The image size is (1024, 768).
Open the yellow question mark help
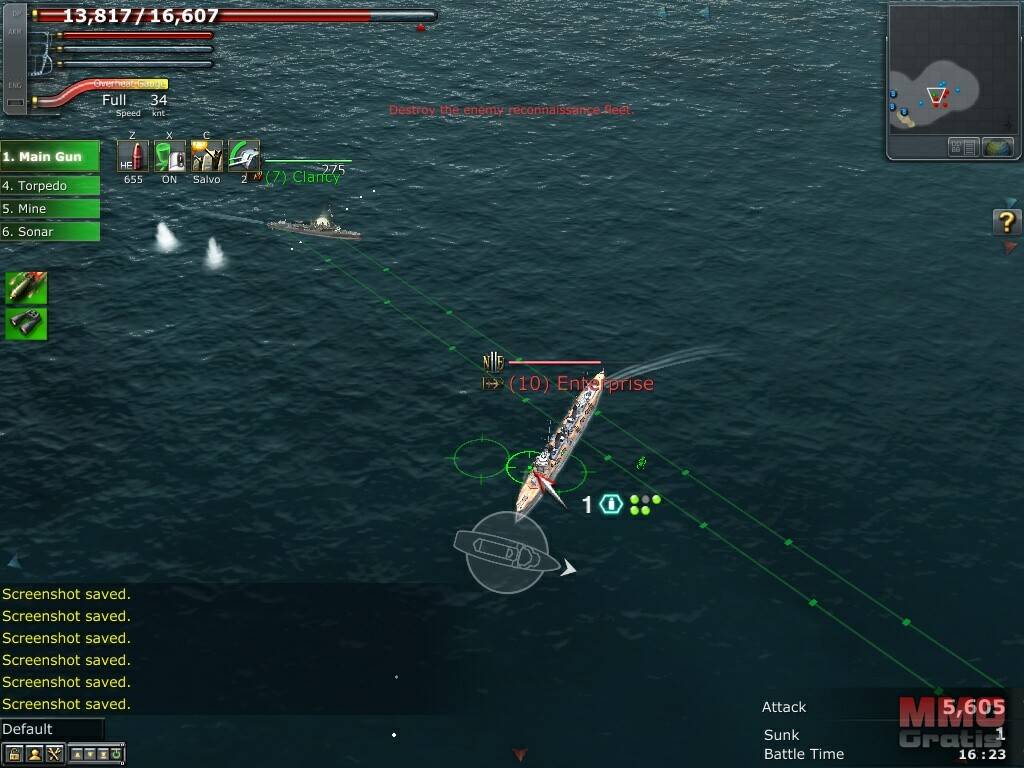[1006, 222]
